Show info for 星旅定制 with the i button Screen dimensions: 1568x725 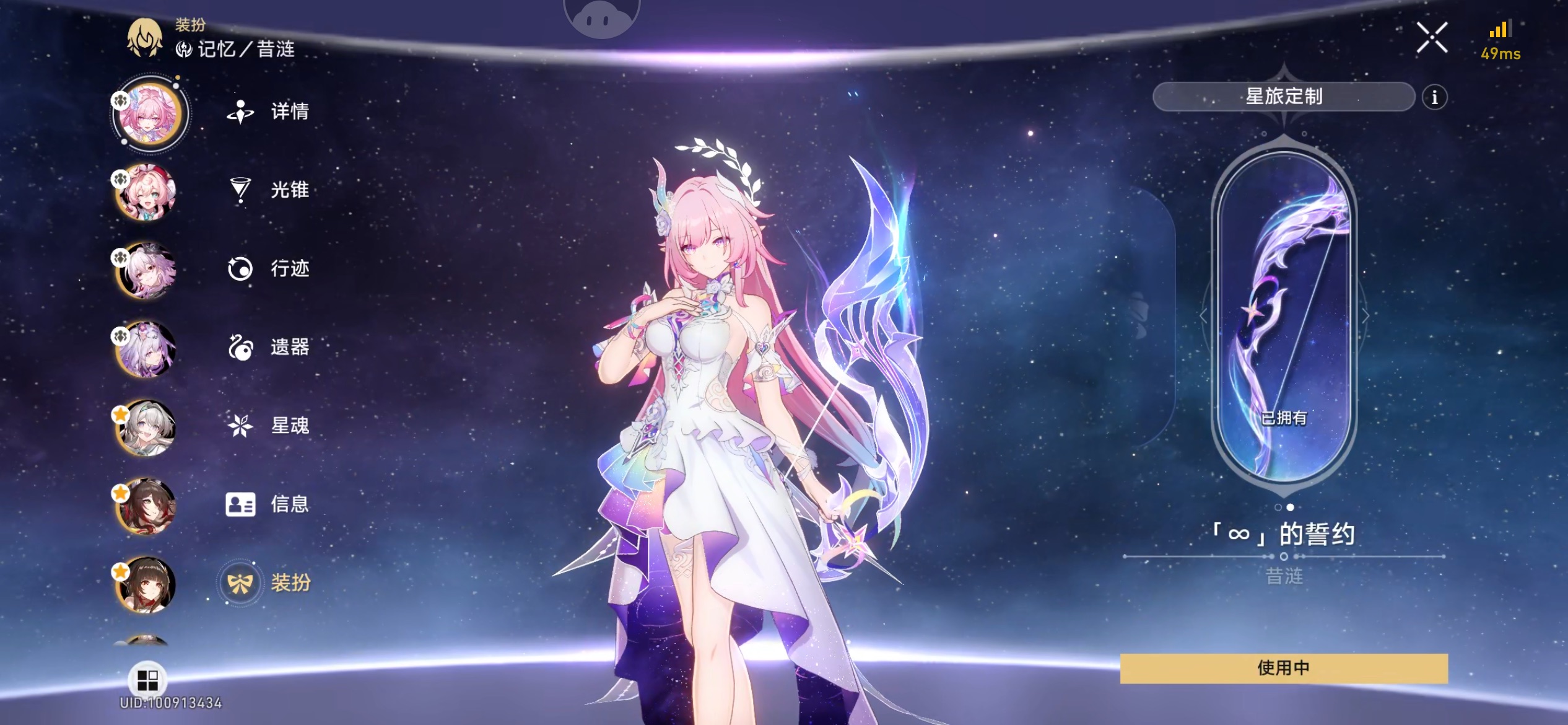(1434, 97)
